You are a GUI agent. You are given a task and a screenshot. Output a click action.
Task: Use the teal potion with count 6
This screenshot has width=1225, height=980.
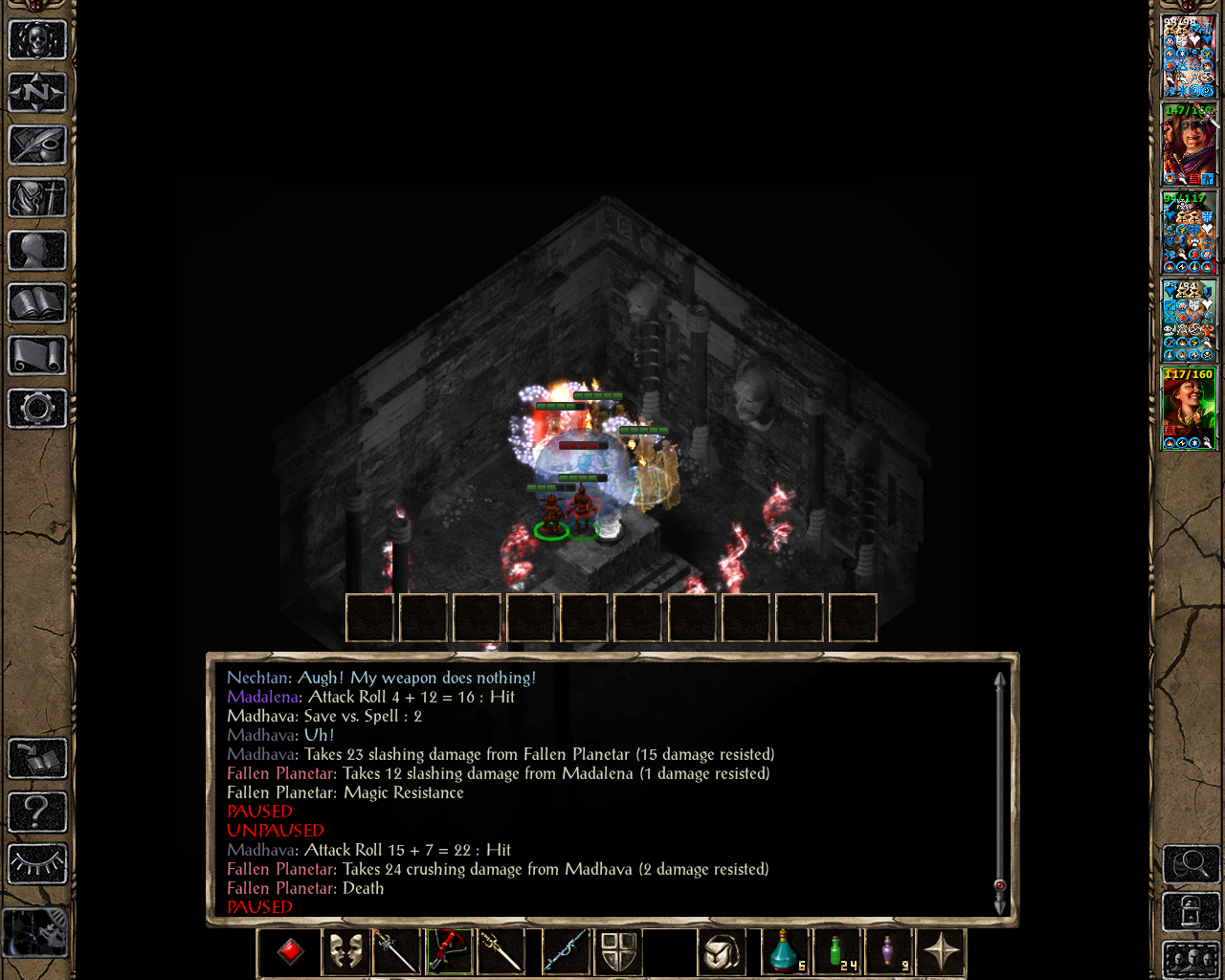coord(785,951)
